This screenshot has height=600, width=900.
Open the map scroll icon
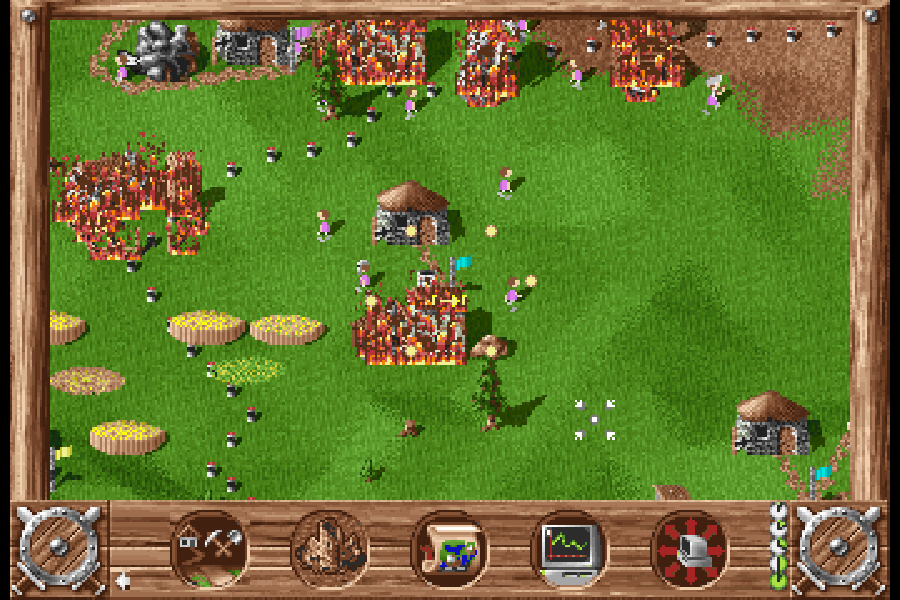[449, 548]
